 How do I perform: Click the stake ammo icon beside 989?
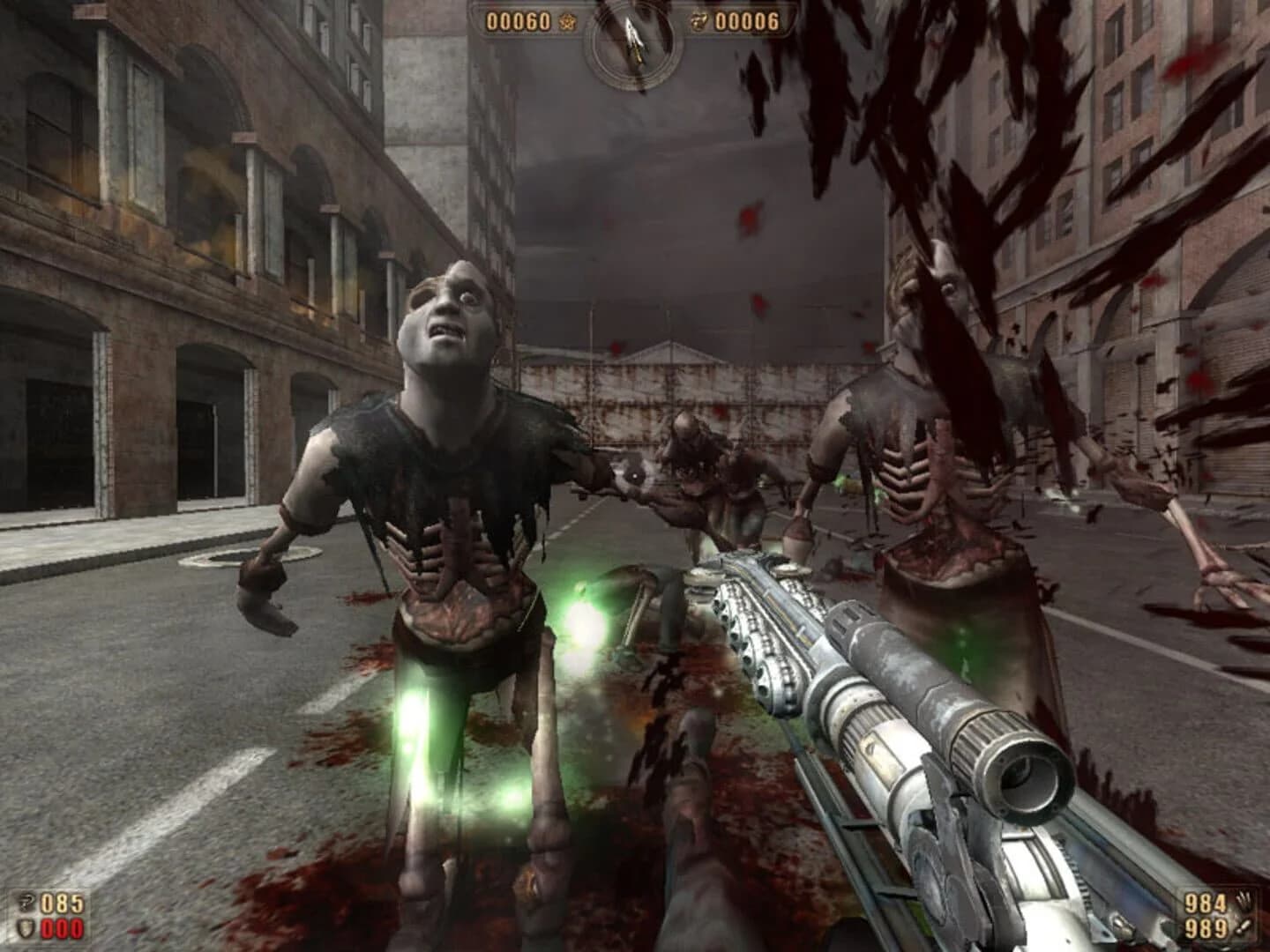pyautogui.click(x=1242, y=926)
